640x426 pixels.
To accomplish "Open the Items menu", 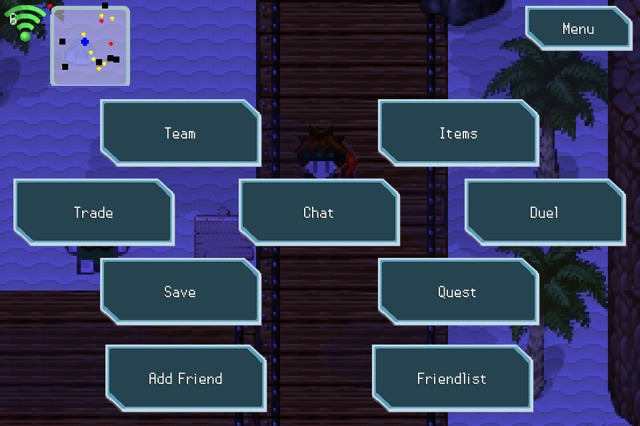I will 458,133.
